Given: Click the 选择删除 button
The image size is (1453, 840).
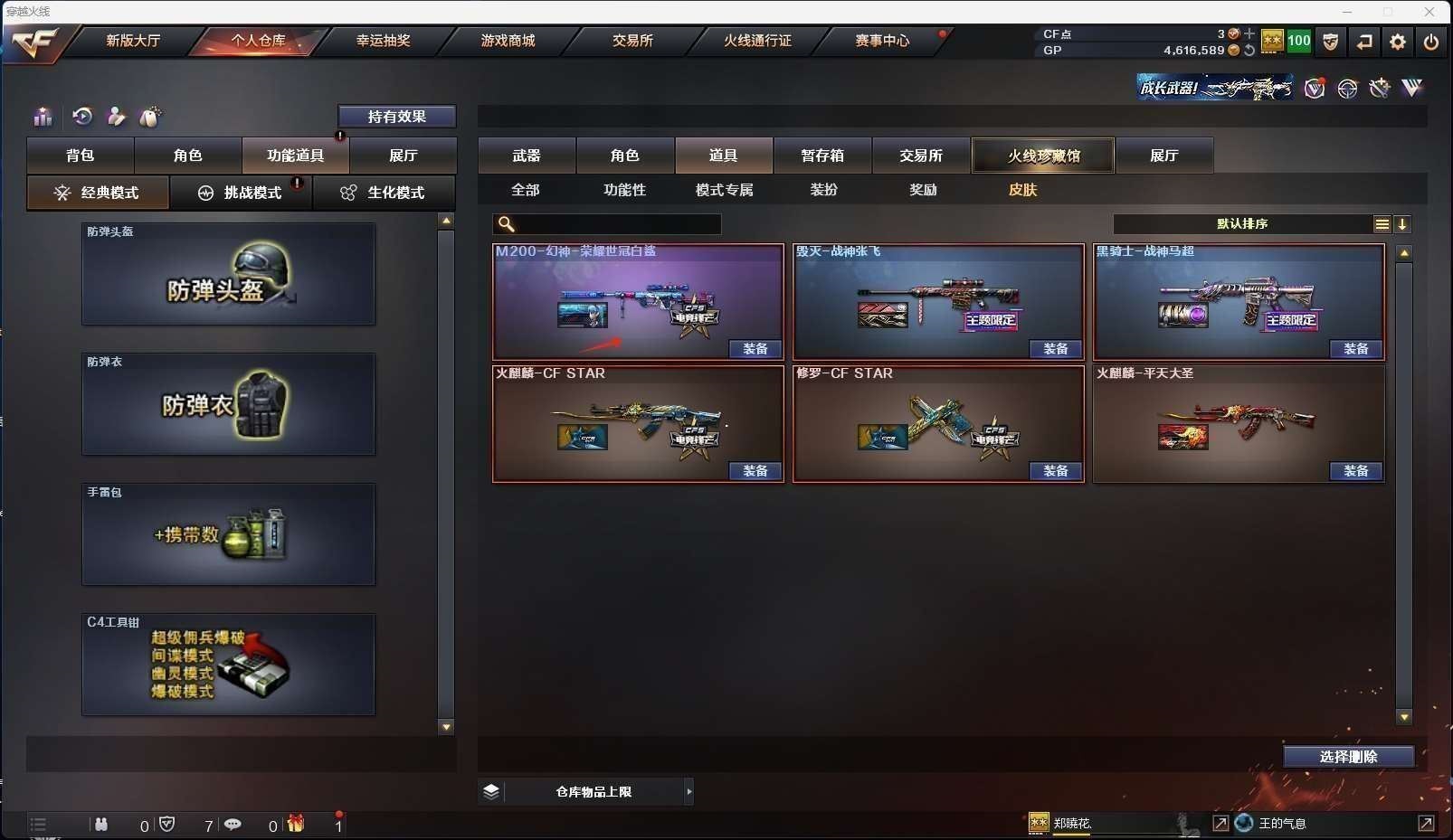Looking at the screenshot, I should (x=1348, y=757).
